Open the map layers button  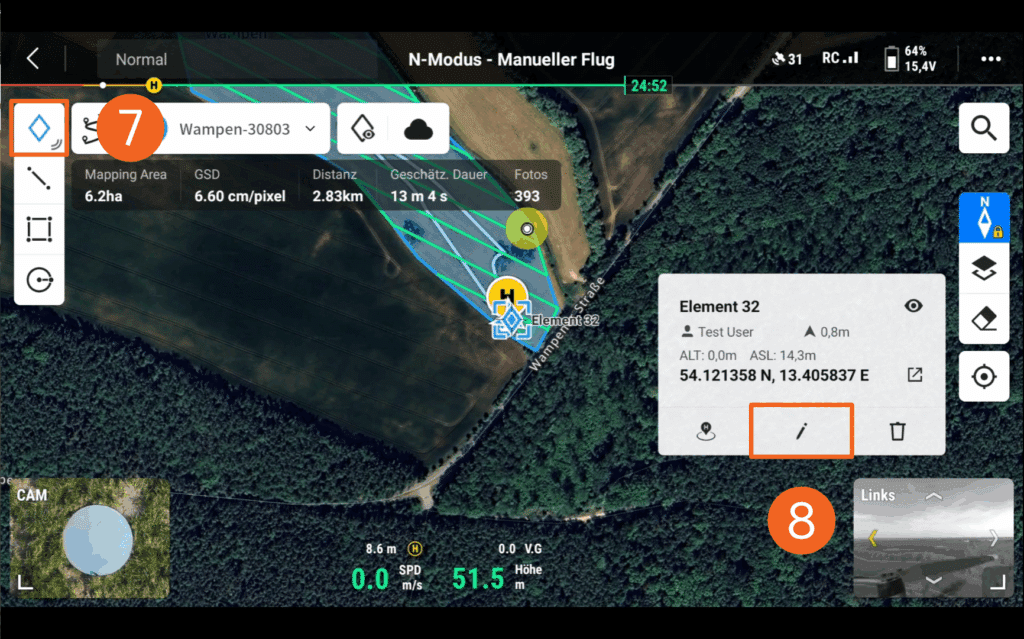click(x=984, y=268)
